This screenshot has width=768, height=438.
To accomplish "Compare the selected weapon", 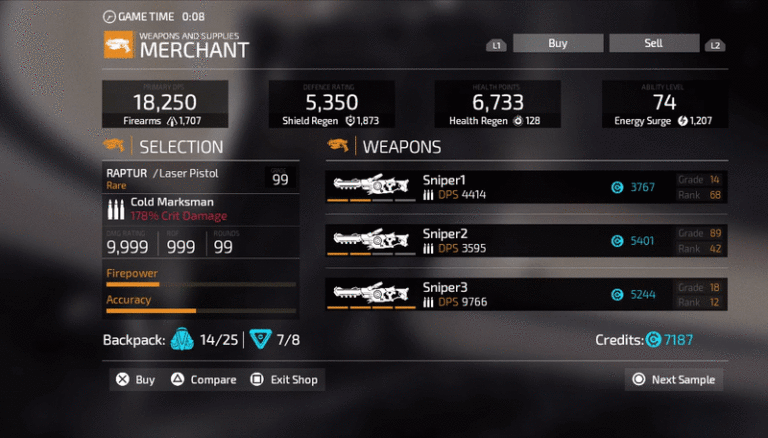I will point(203,380).
